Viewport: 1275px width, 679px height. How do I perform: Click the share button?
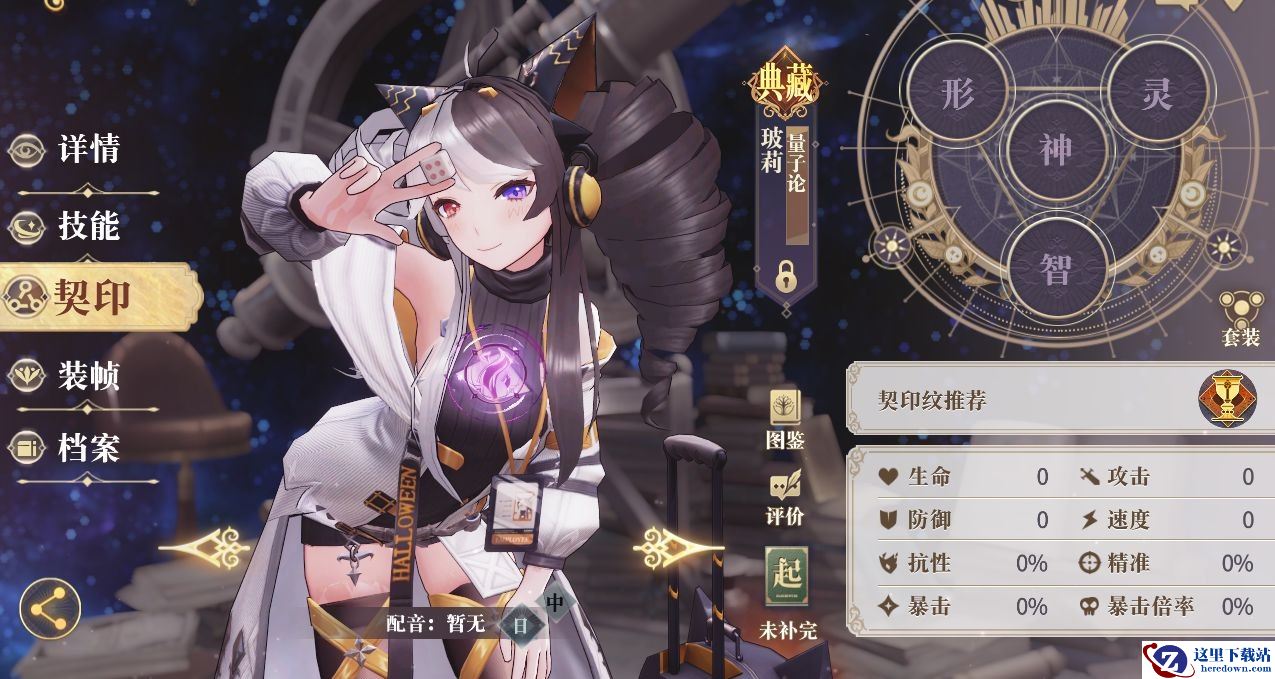[50, 606]
